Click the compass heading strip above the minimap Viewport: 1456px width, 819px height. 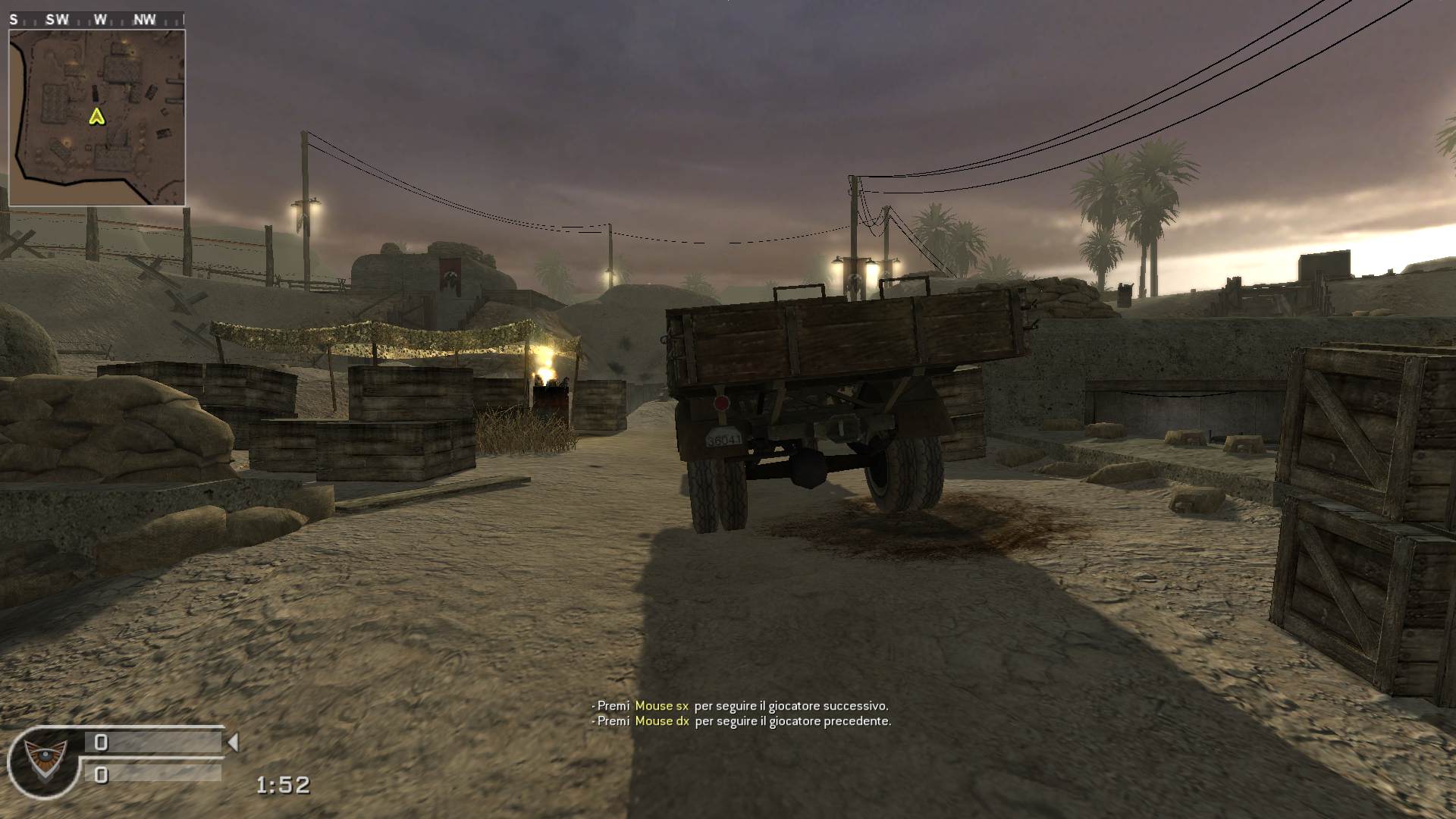pos(96,20)
